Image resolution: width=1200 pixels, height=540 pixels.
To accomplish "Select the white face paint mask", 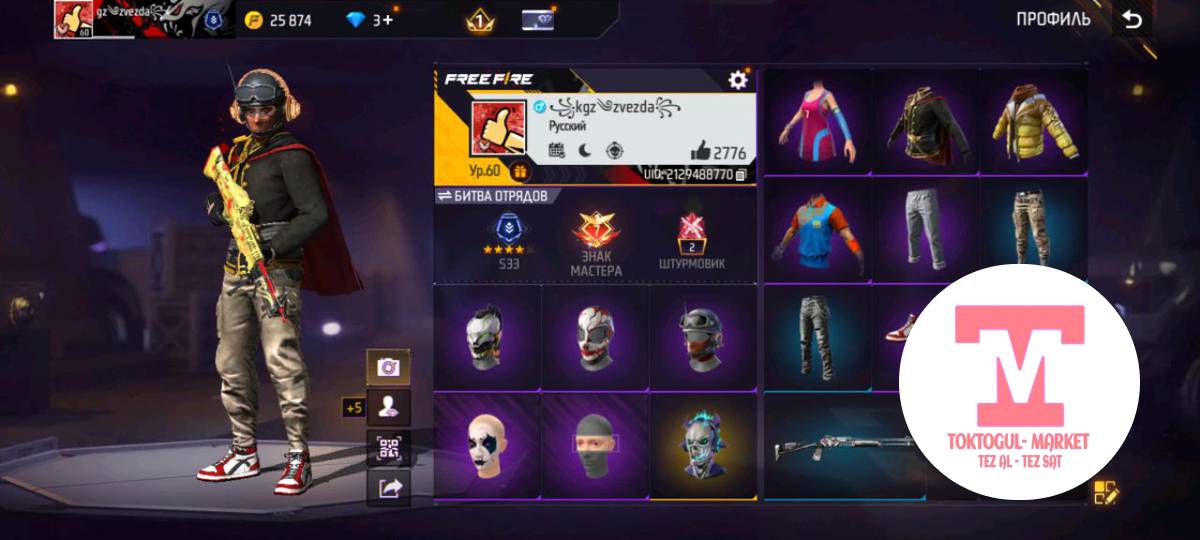I will (x=487, y=445).
